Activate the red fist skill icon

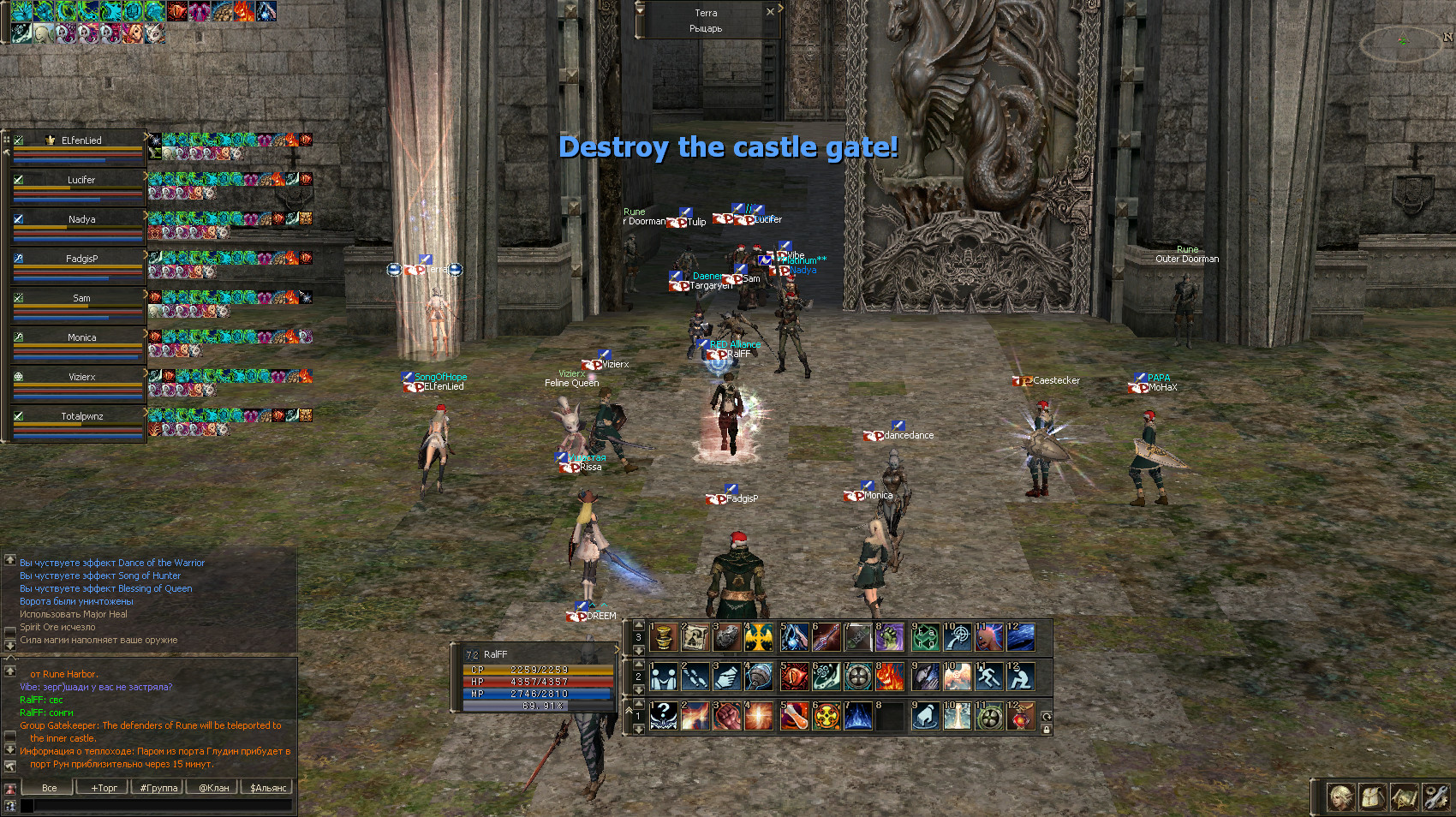727,716
